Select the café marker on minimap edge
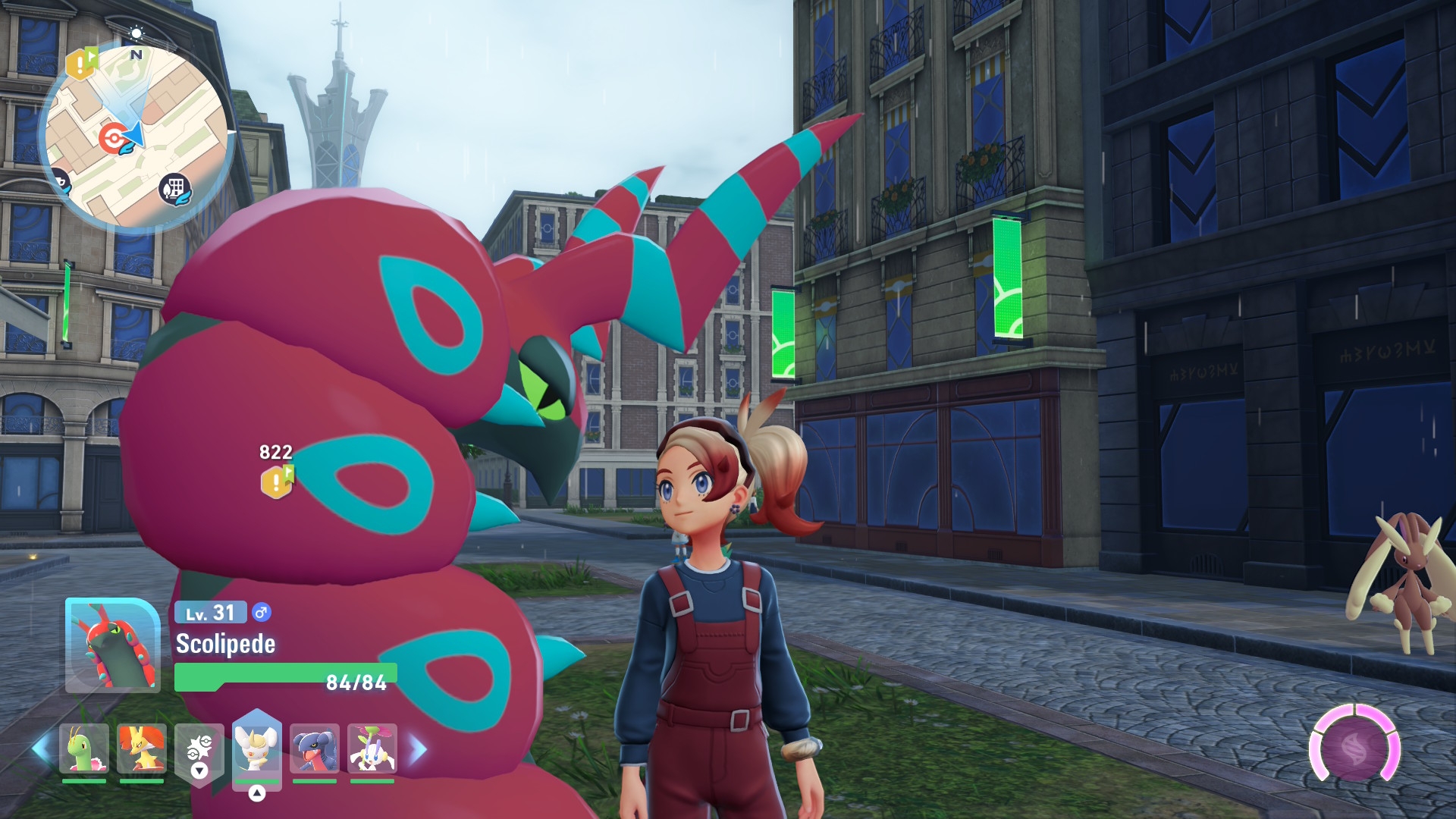 (59, 182)
